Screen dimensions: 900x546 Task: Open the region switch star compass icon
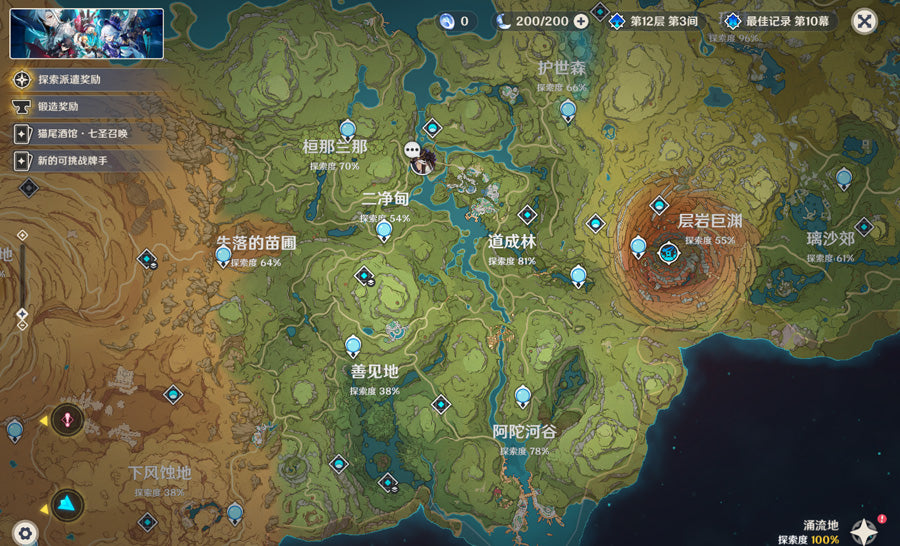[864, 530]
